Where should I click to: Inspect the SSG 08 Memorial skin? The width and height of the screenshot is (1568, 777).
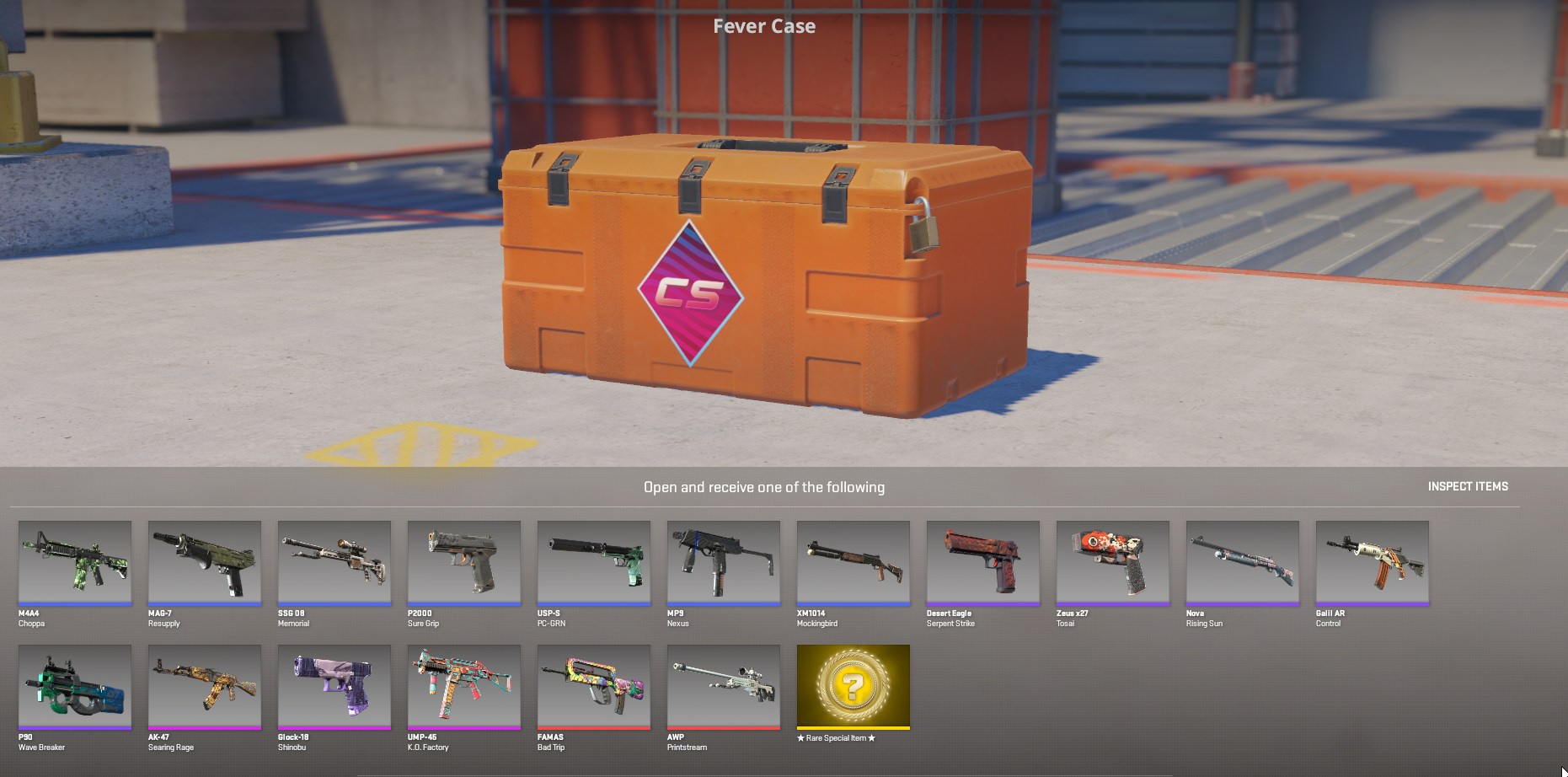tap(334, 562)
